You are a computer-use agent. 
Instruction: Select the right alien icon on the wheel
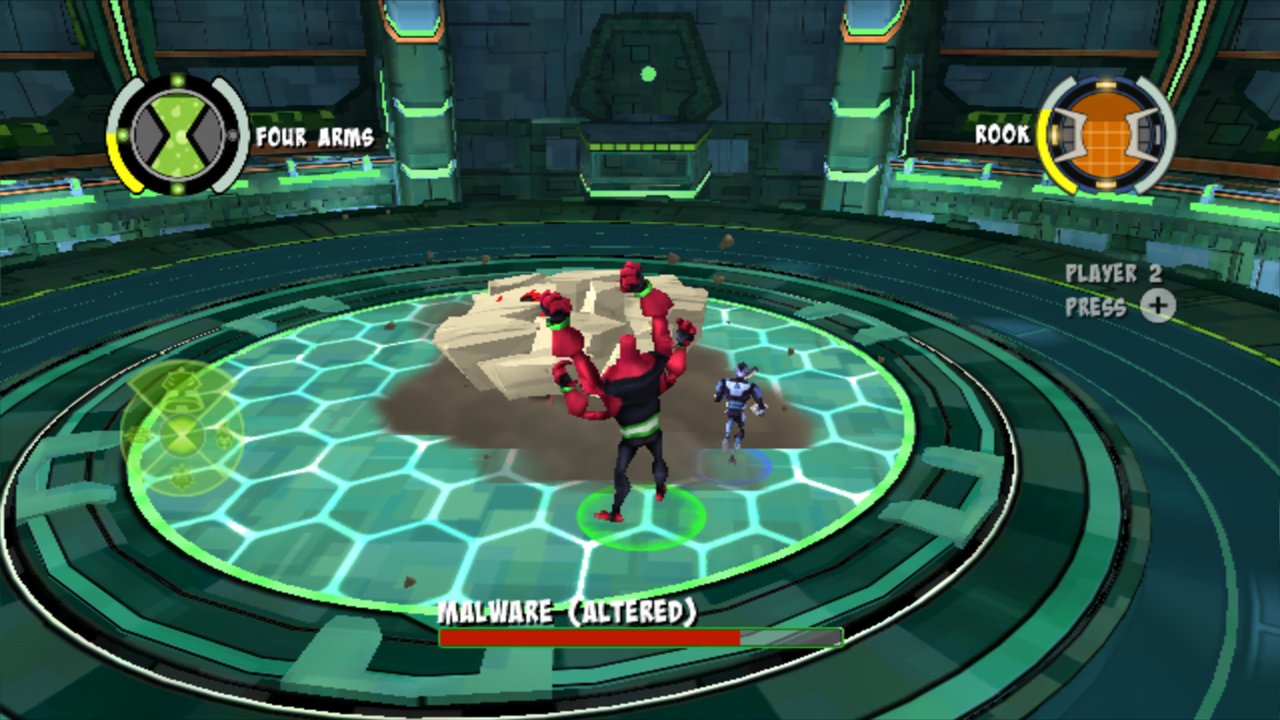pos(223,440)
